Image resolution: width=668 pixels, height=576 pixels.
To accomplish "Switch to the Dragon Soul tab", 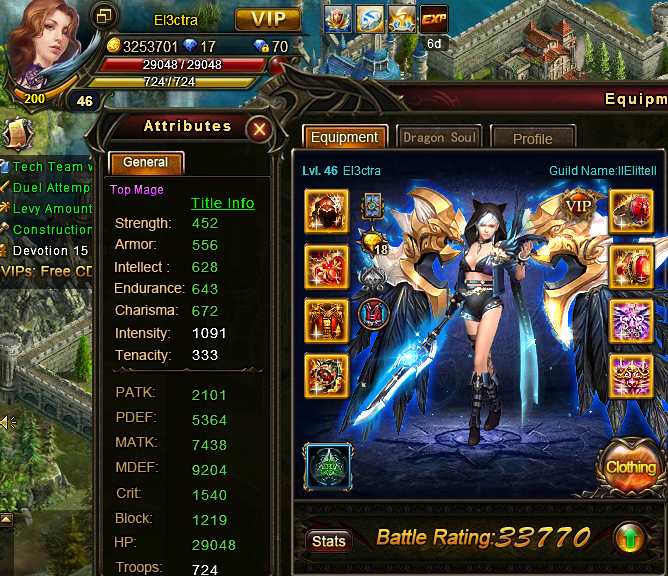I will click(x=439, y=138).
